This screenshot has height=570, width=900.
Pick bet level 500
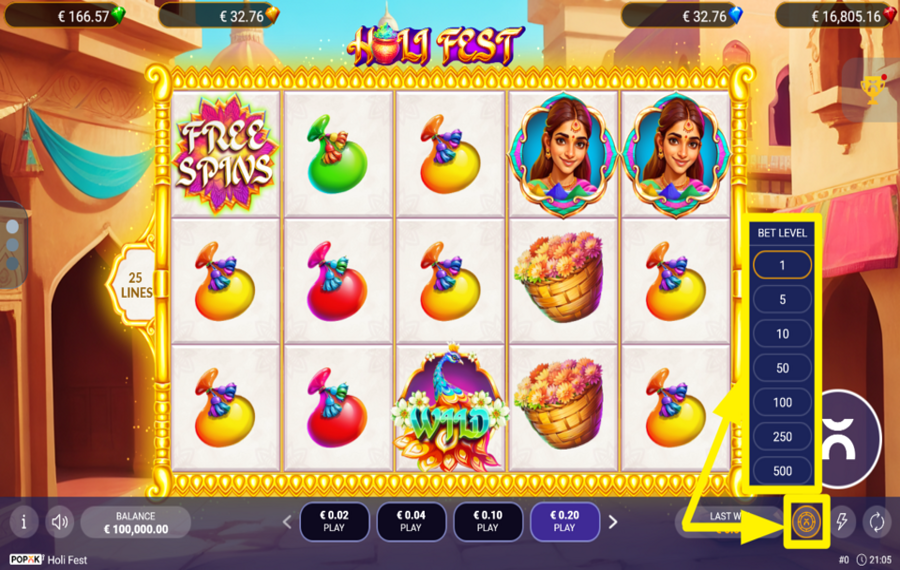coord(782,471)
